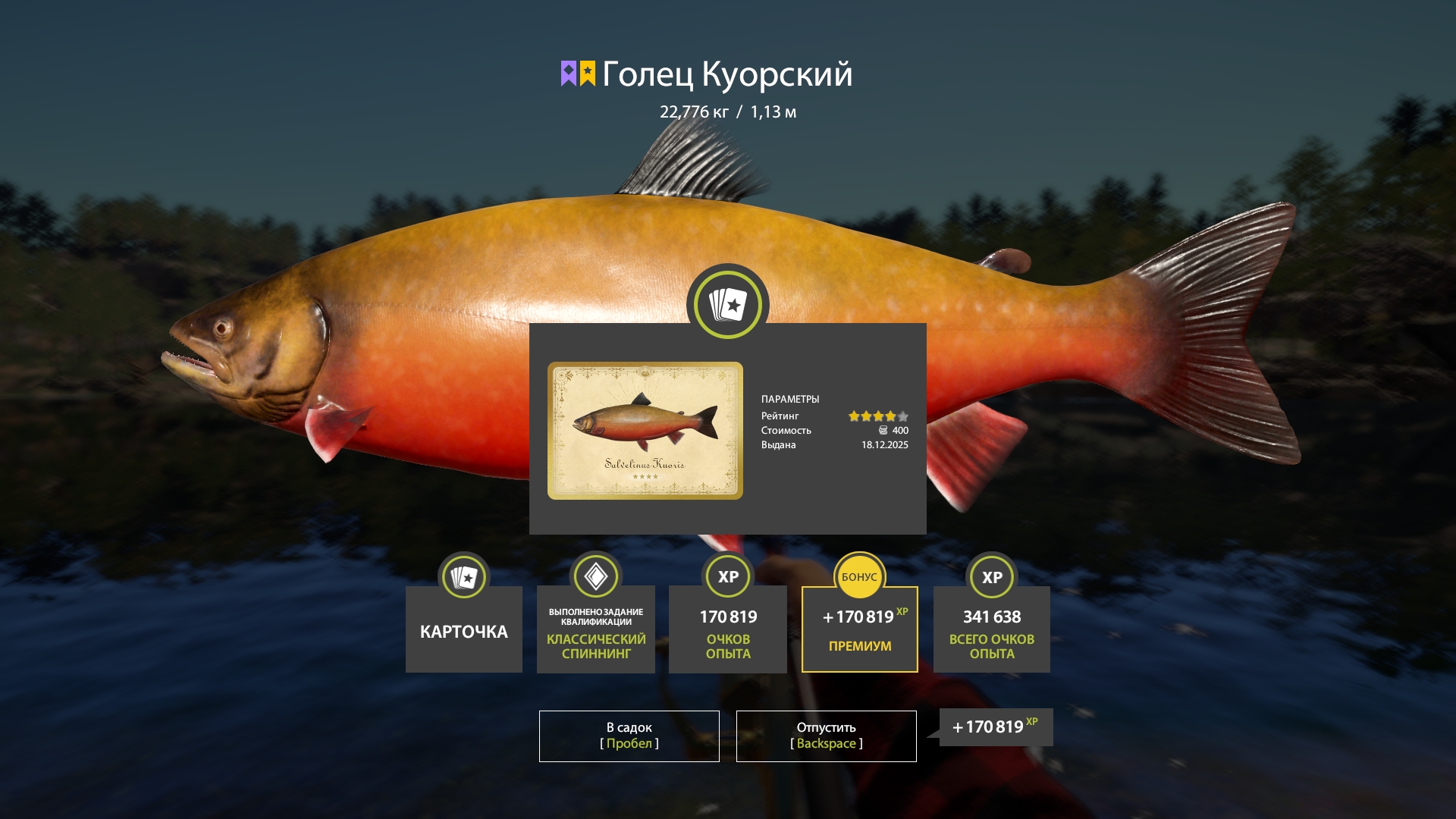Click the XP circle above 341 638 total experience
Image resolution: width=1456 pixels, height=819 pixels.
click(991, 576)
